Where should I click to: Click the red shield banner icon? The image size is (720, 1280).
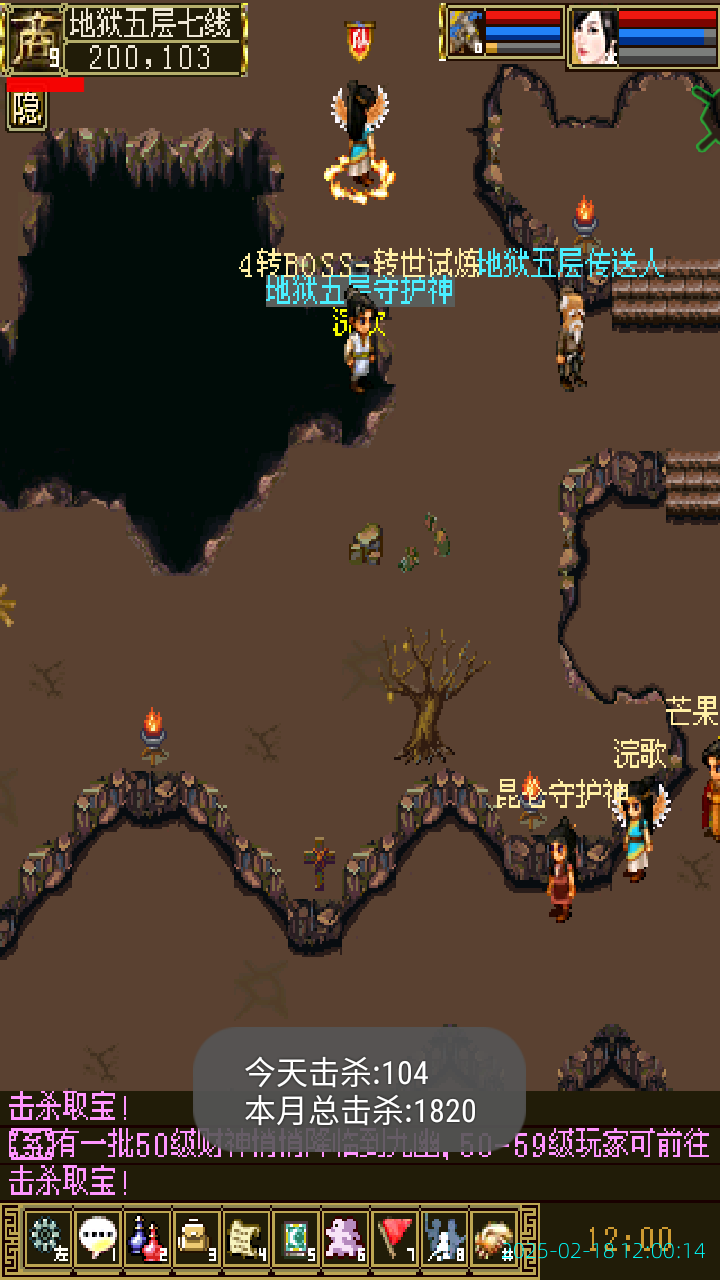point(360,40)
